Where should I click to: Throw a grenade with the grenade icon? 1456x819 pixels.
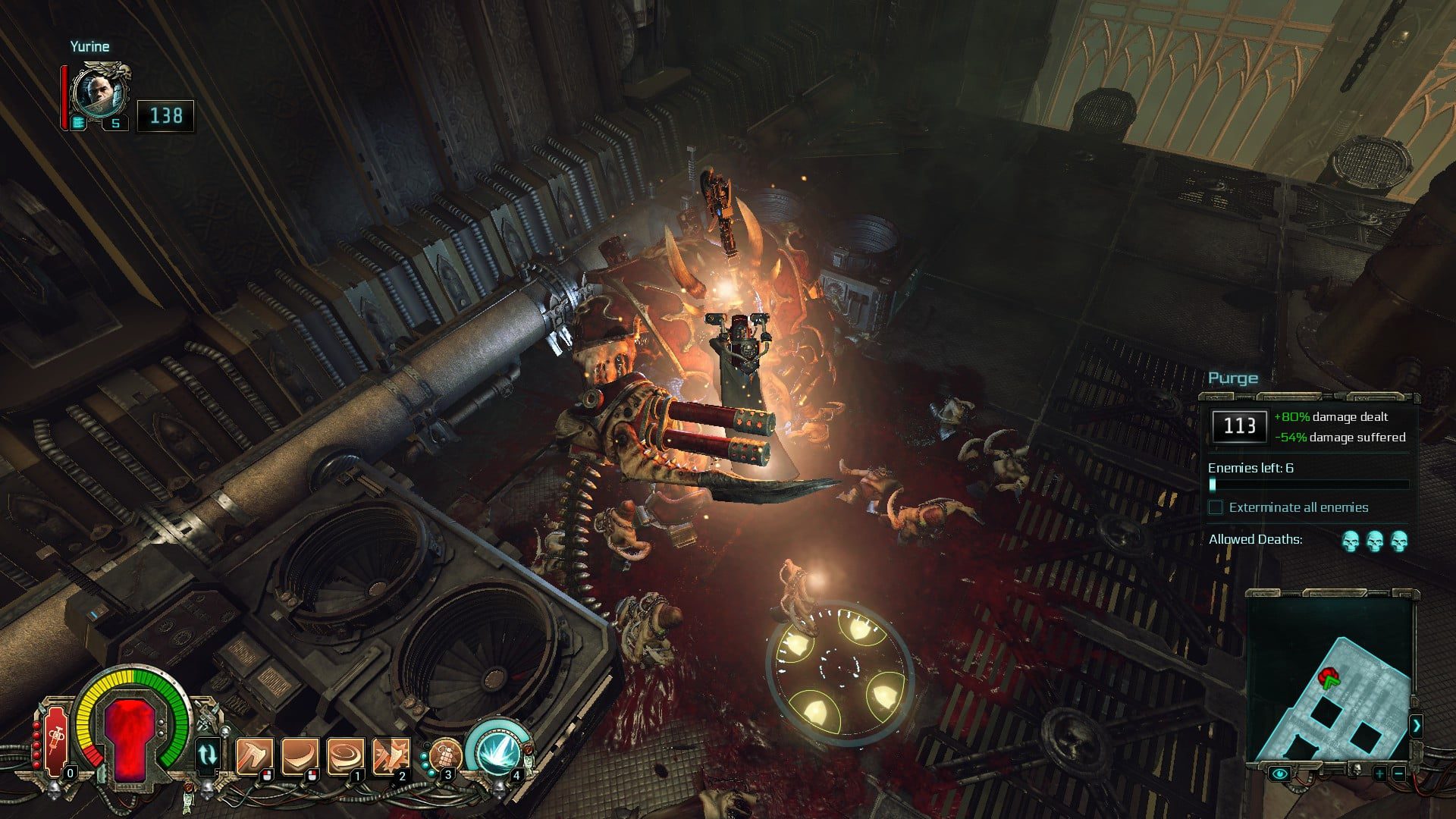tap(444, 756)
